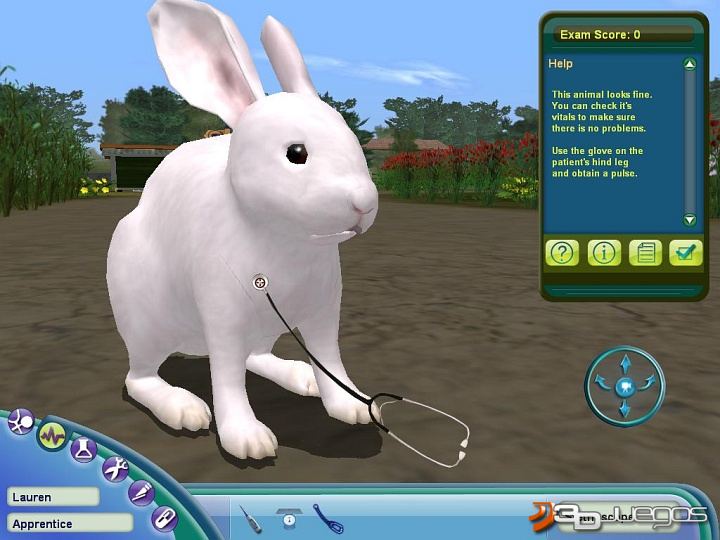This screenshot has width=720, height=540.
Task: Select the thermometer tool
Action: tap(250, 518)
